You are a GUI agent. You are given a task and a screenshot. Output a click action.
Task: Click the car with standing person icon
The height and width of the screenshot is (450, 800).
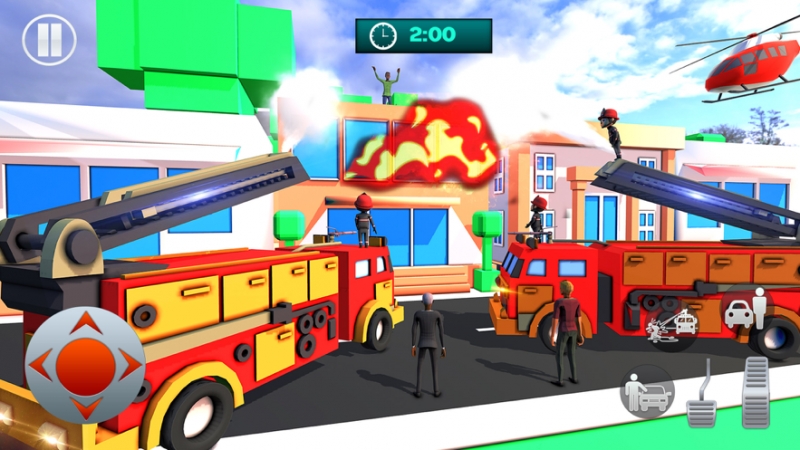pos(744,310)
